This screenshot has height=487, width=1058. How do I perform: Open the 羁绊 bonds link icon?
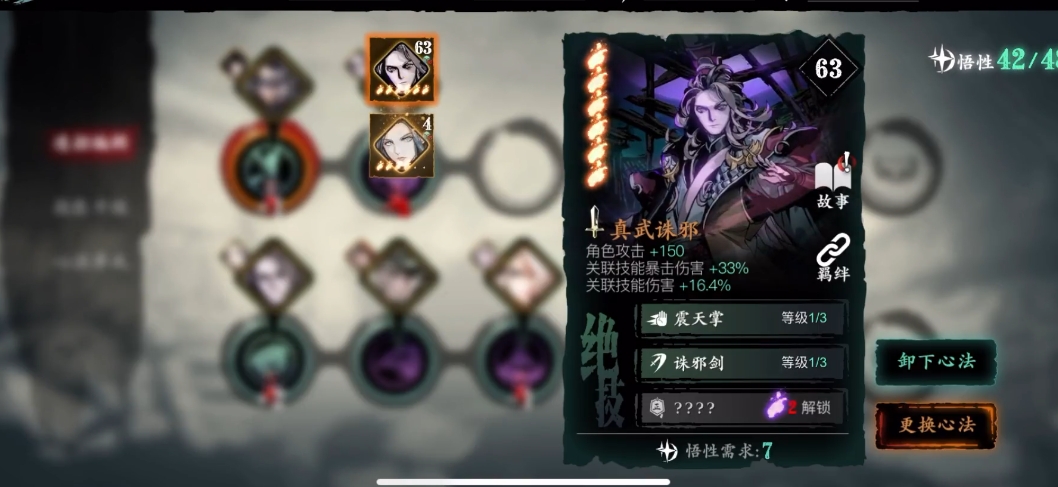pyautogui.click(x=832, y=256)
